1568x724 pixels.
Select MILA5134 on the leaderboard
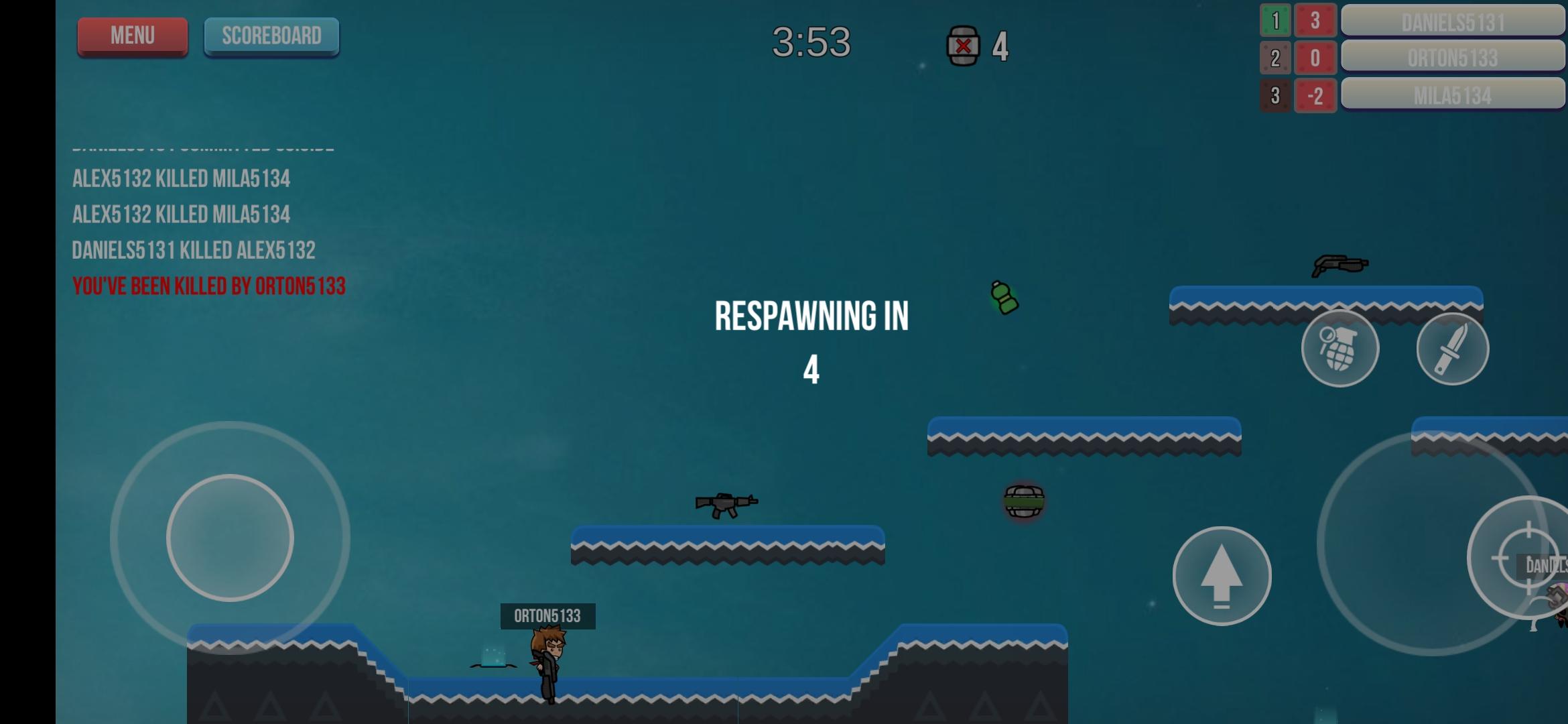pos(1453,95)
